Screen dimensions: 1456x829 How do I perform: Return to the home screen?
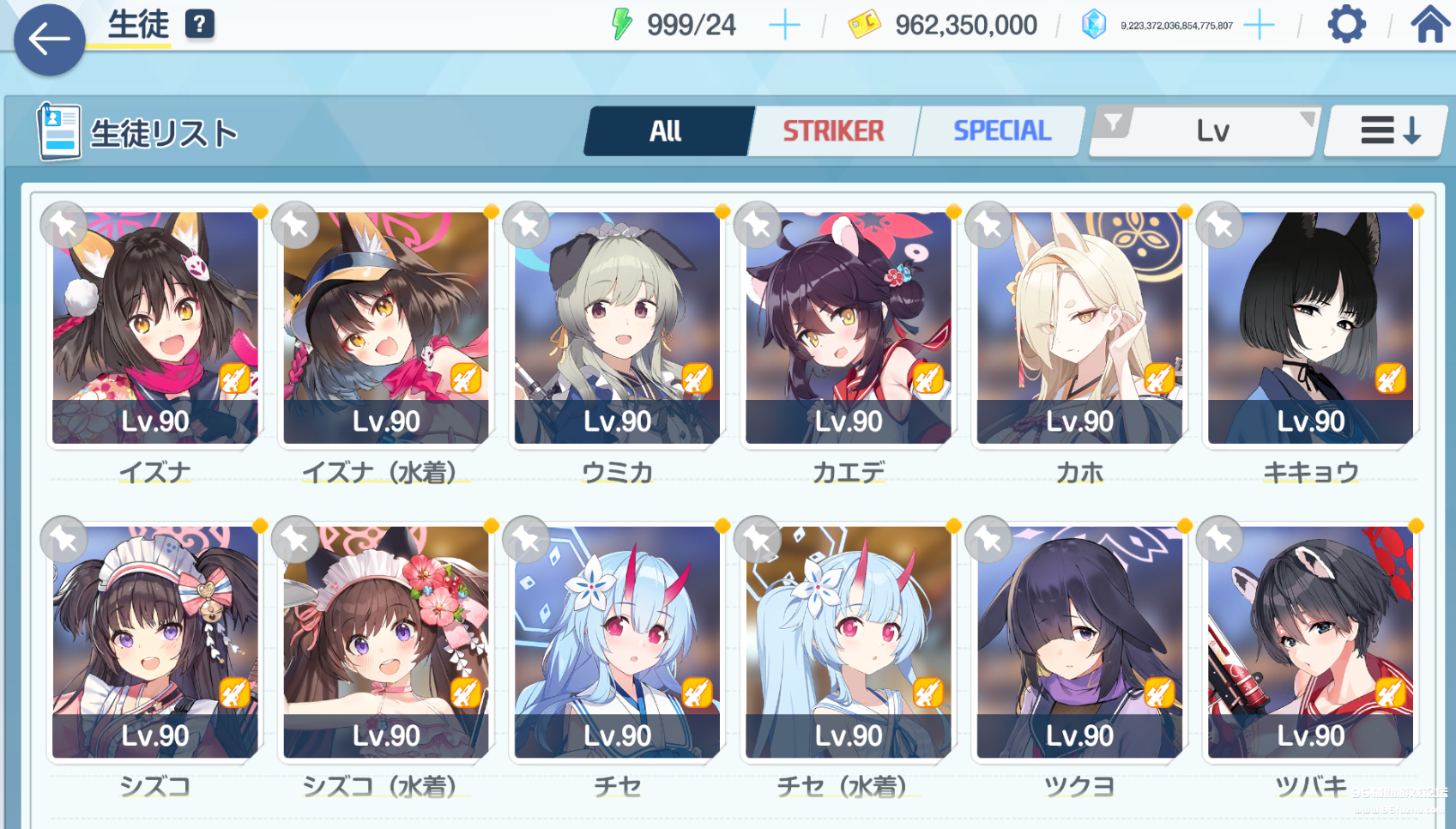1429,24
